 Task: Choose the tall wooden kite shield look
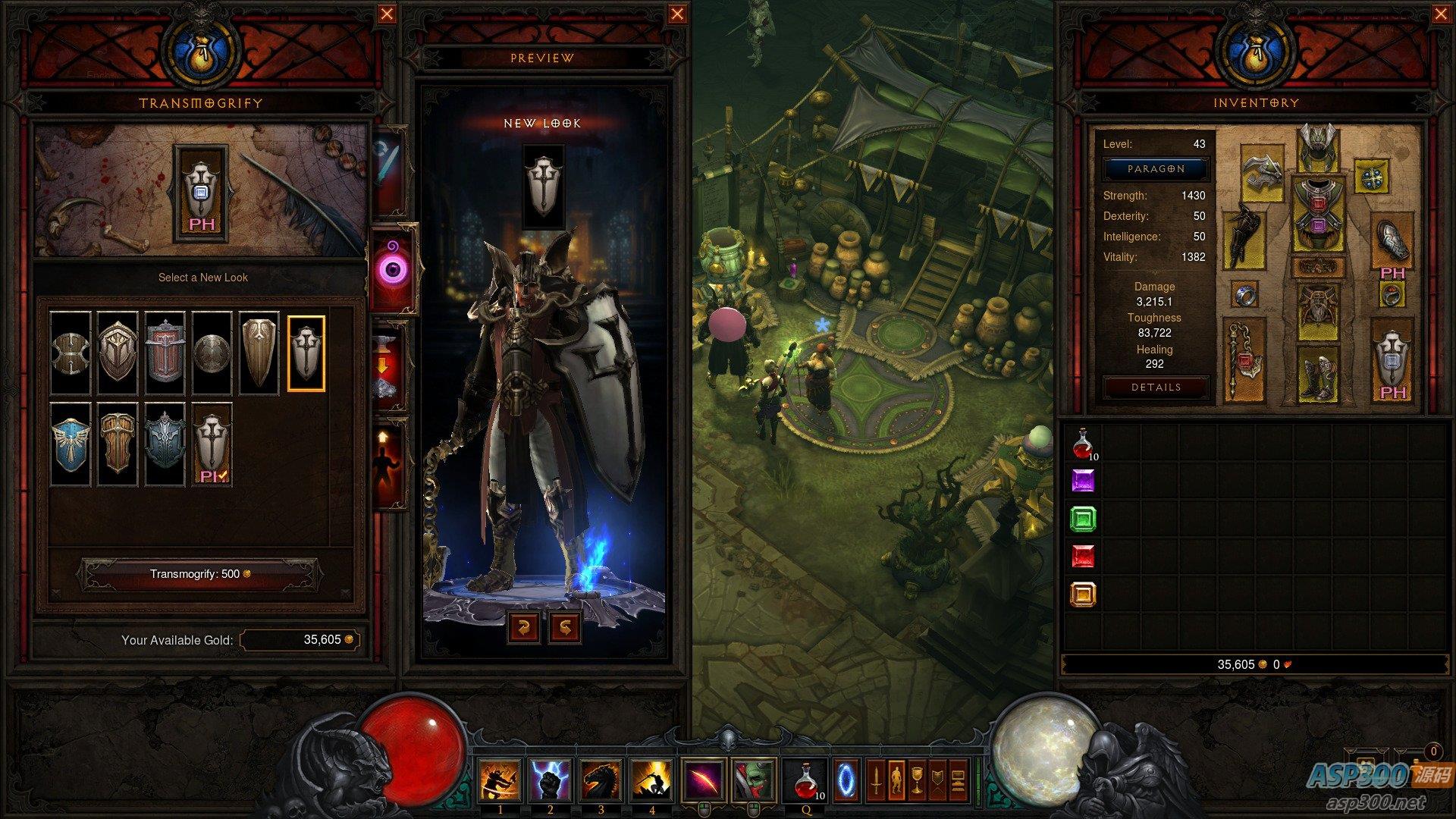pos(259,353)
